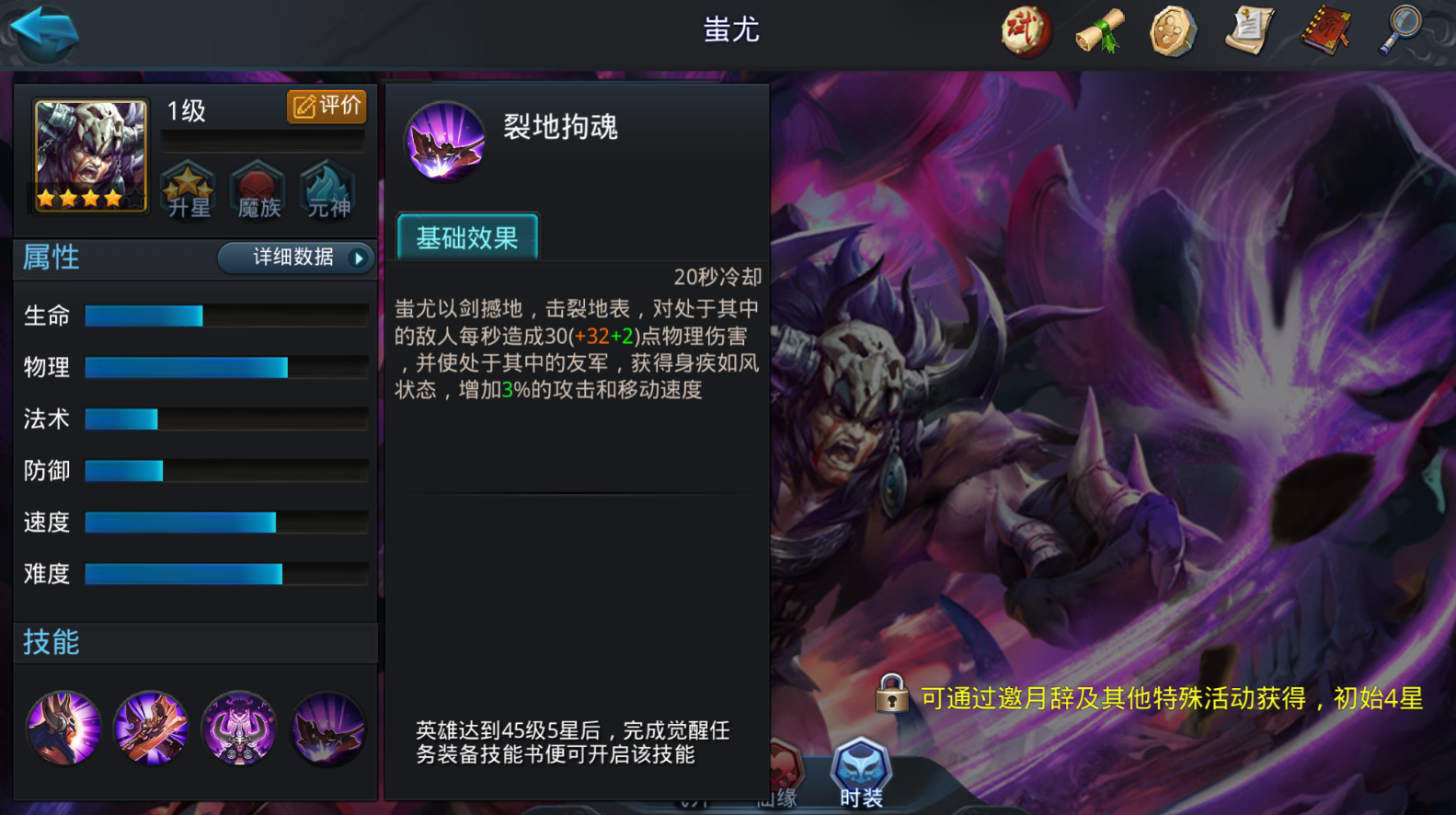Select the first skill icon in 技能 panel
Viewport: 1456px width, 815px height.
click(x=63, y=728)
